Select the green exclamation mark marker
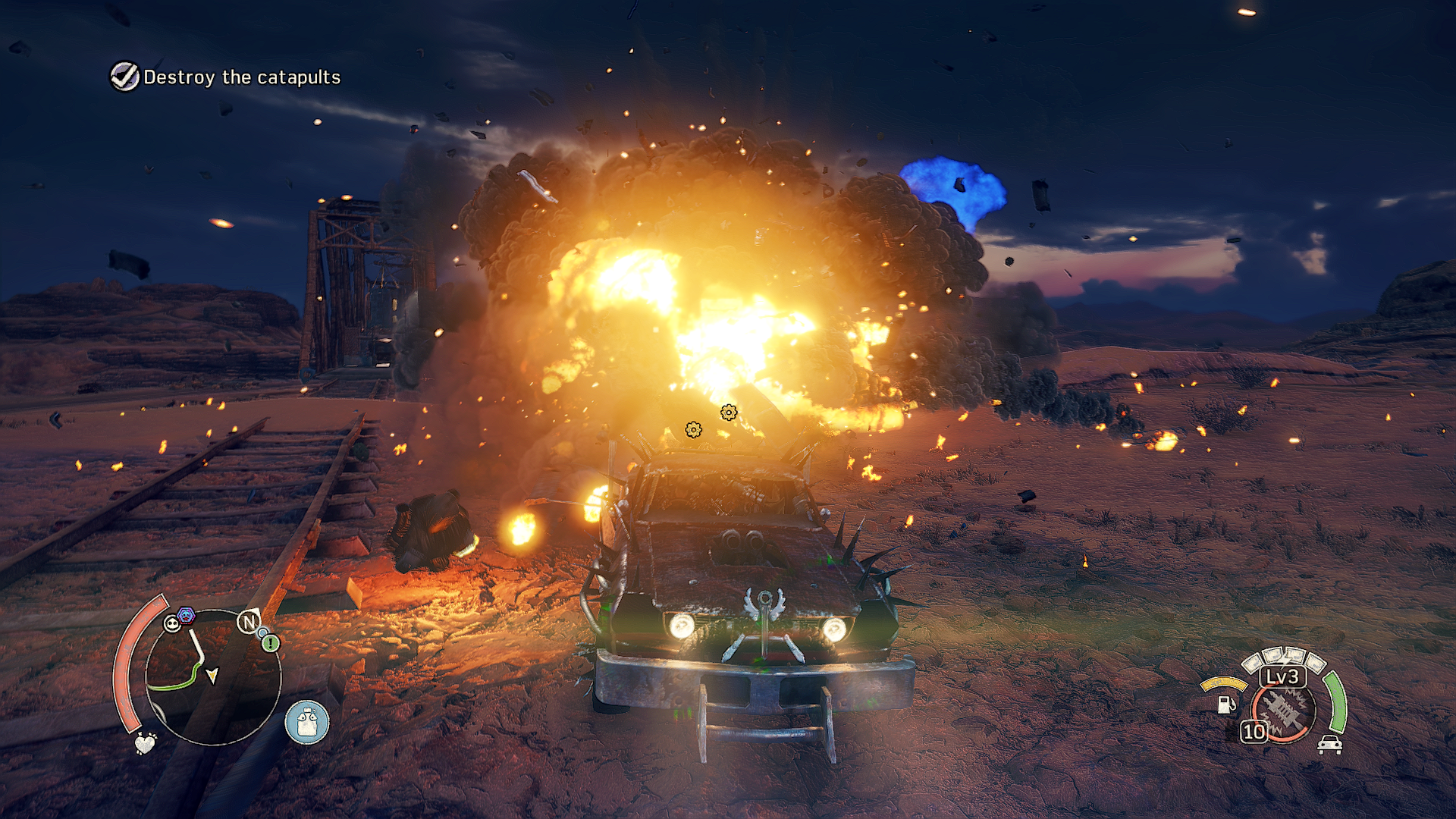 [x=271, y=644]
